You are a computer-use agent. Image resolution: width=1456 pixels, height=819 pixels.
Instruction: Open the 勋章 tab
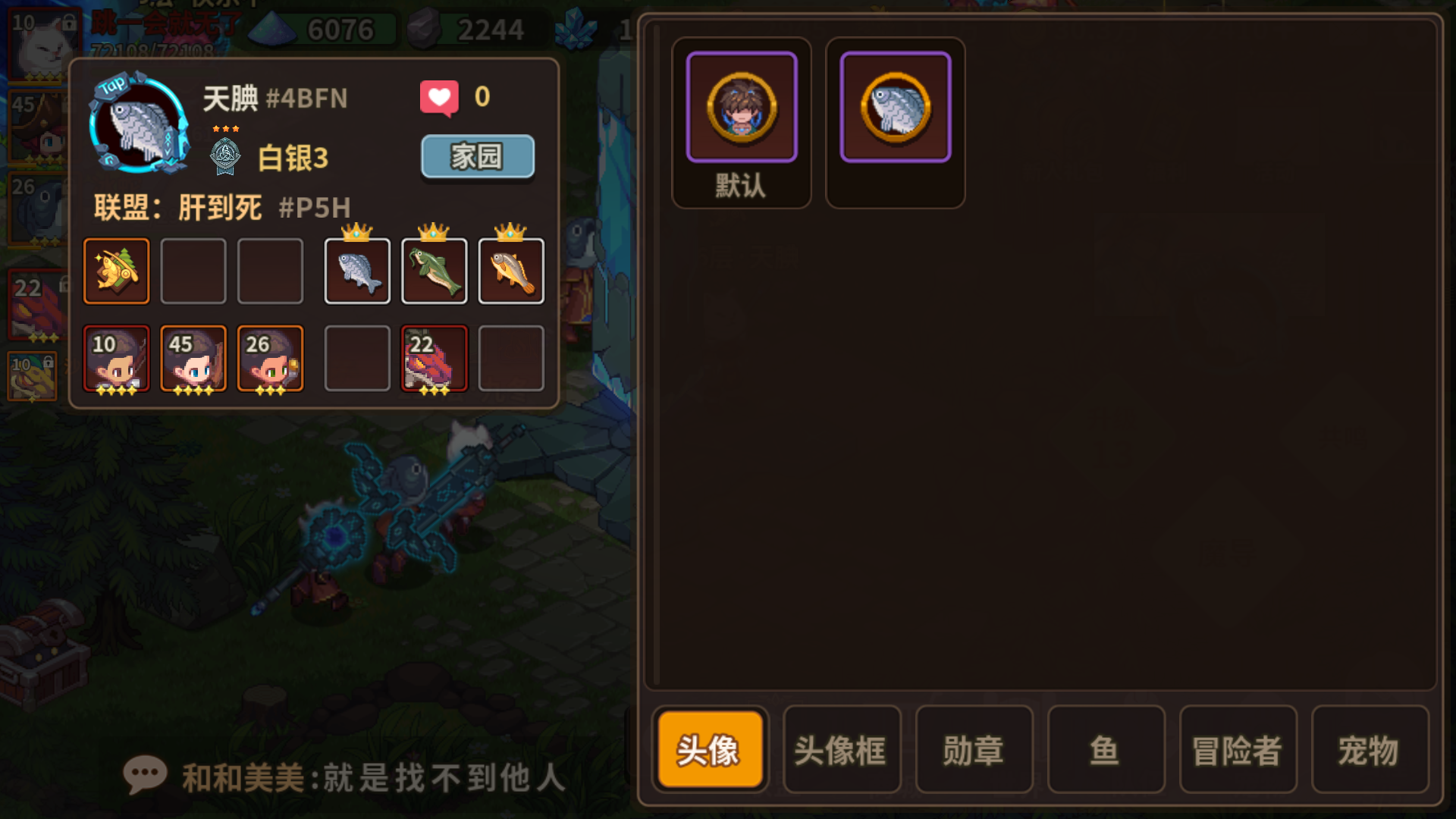coord(974,751)
